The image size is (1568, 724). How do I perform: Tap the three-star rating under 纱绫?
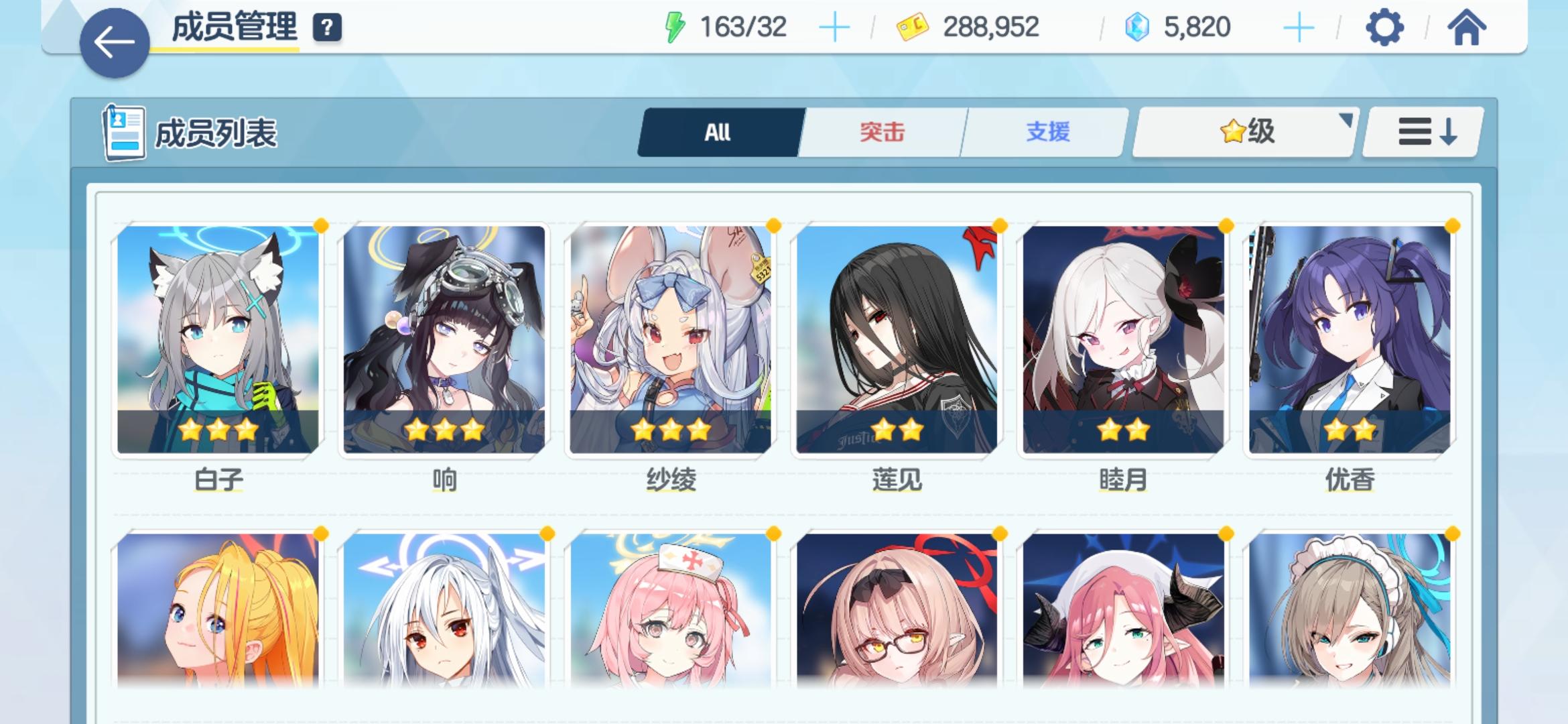[x=670, y=432]
